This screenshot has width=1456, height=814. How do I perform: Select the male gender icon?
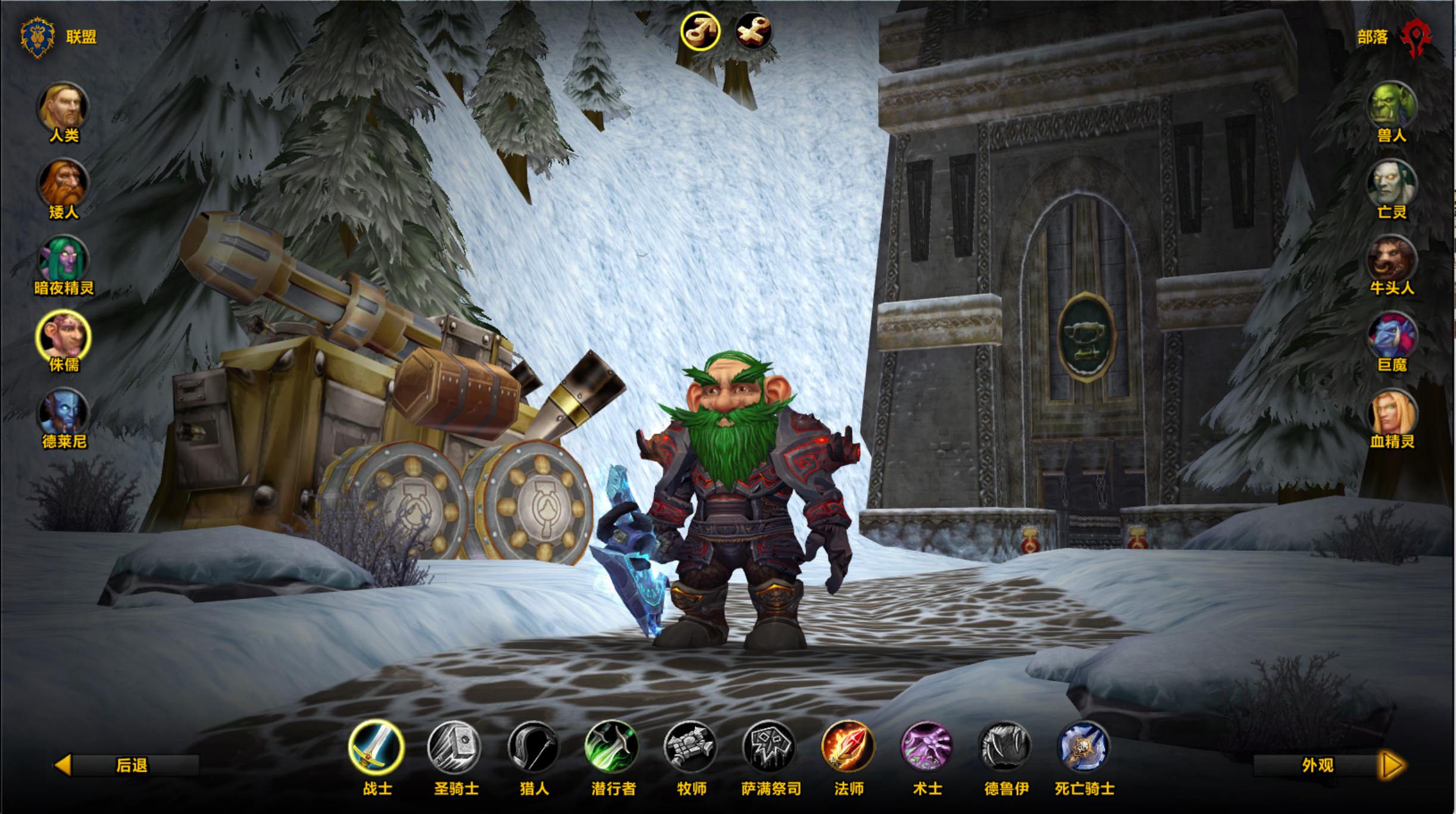coord(701,31)
